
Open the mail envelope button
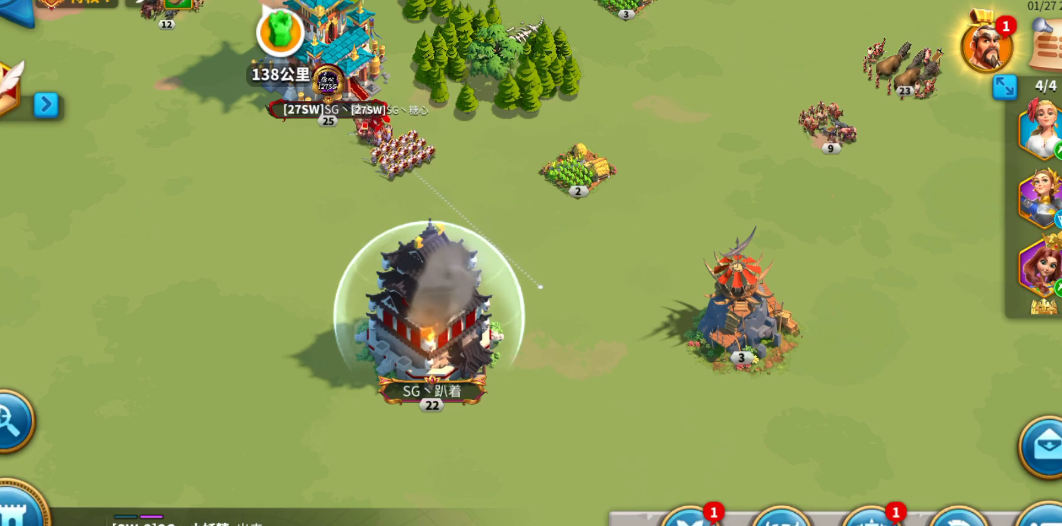coord(1043,446)
